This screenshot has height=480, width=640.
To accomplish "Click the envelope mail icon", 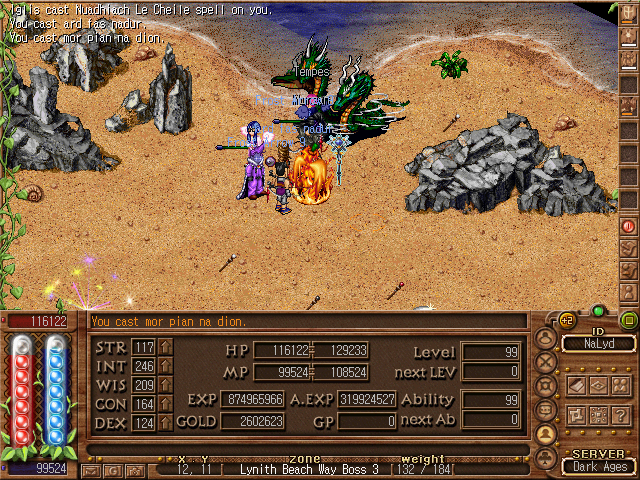I will [91, 469].
